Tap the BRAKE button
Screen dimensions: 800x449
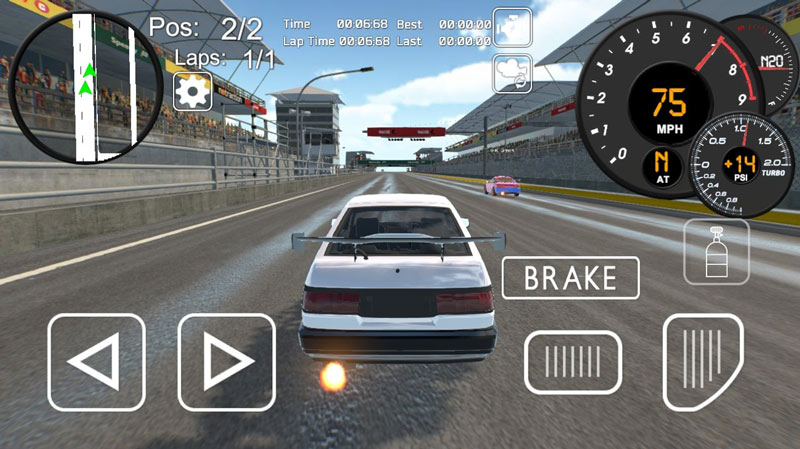coord(570,278)
